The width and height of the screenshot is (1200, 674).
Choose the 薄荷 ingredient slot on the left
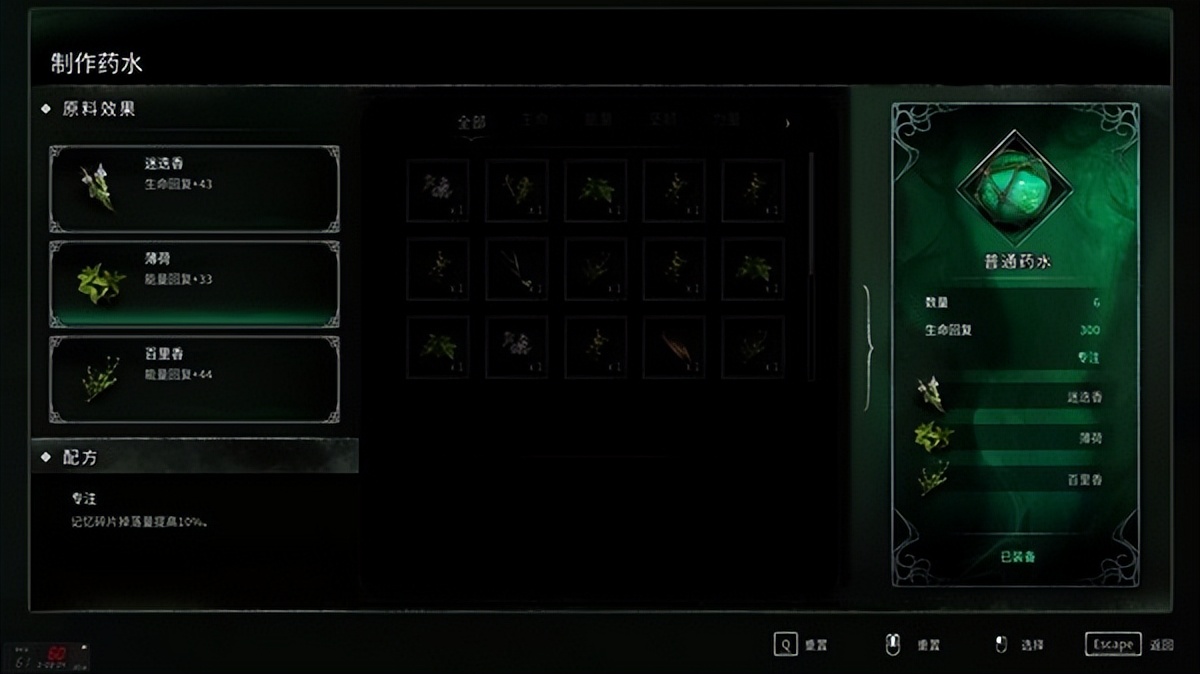coord(194,283)
